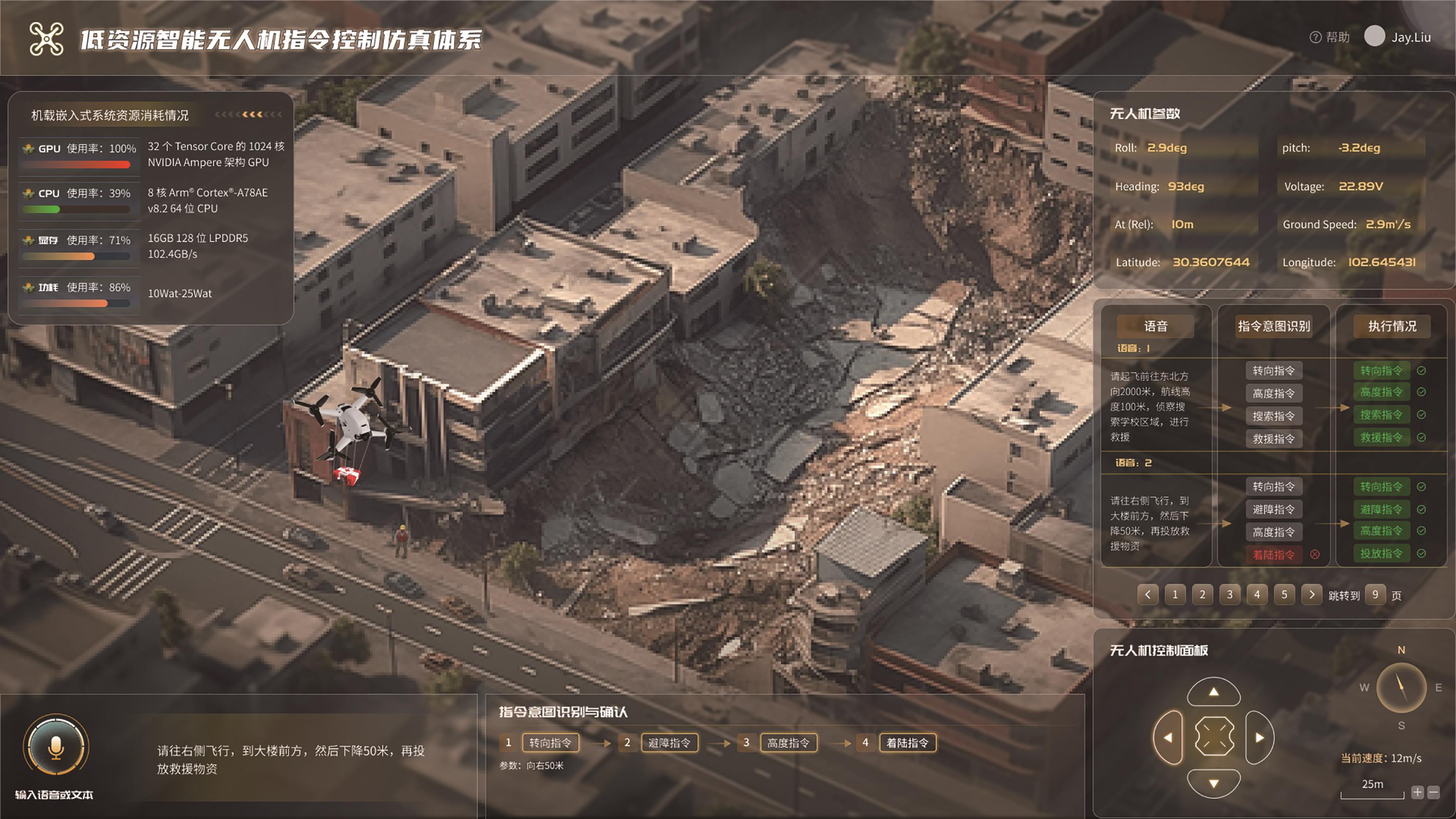
Task: Go to page 5 of command log
Action: [1284, 594]
